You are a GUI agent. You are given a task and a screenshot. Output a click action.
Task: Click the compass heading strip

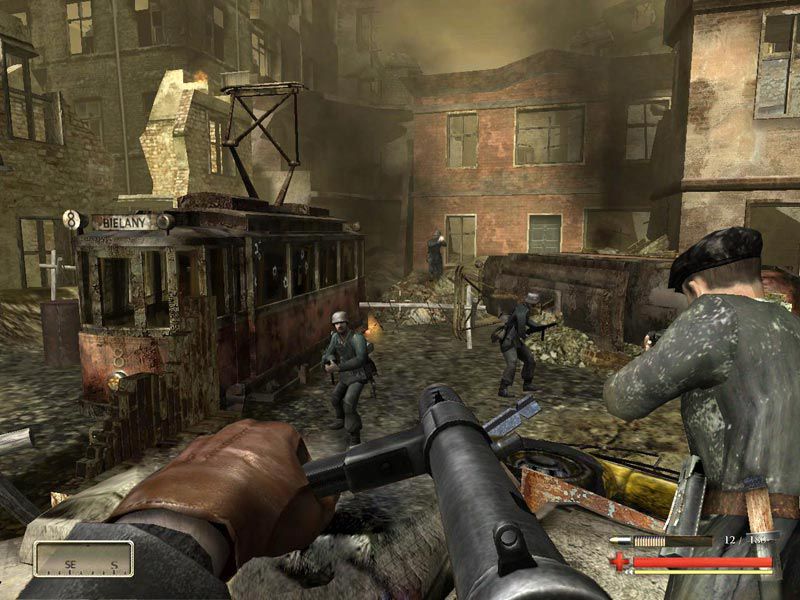pos(83,559)
